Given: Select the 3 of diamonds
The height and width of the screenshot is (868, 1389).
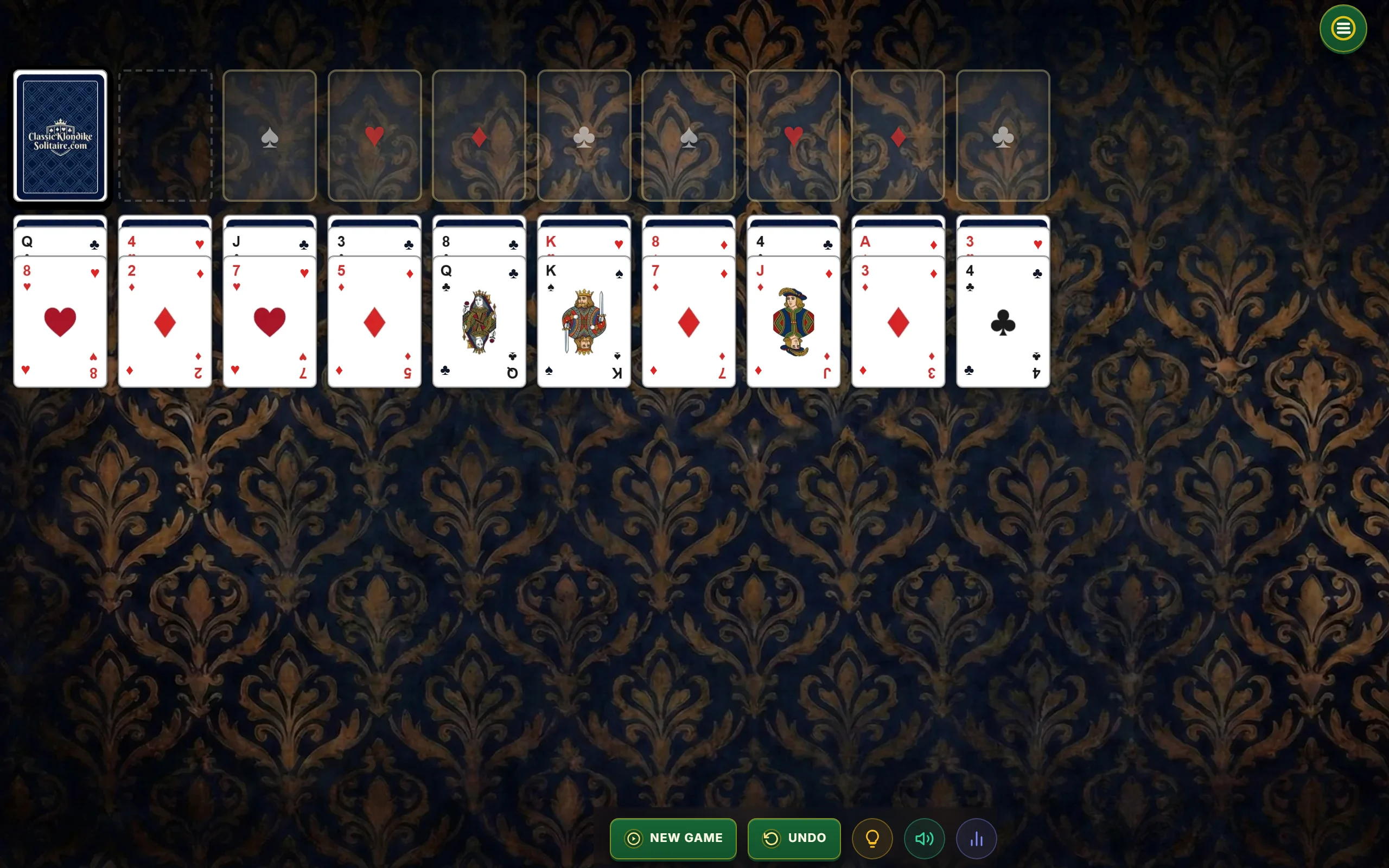Looking at the screenshot, I should (897, 322).
